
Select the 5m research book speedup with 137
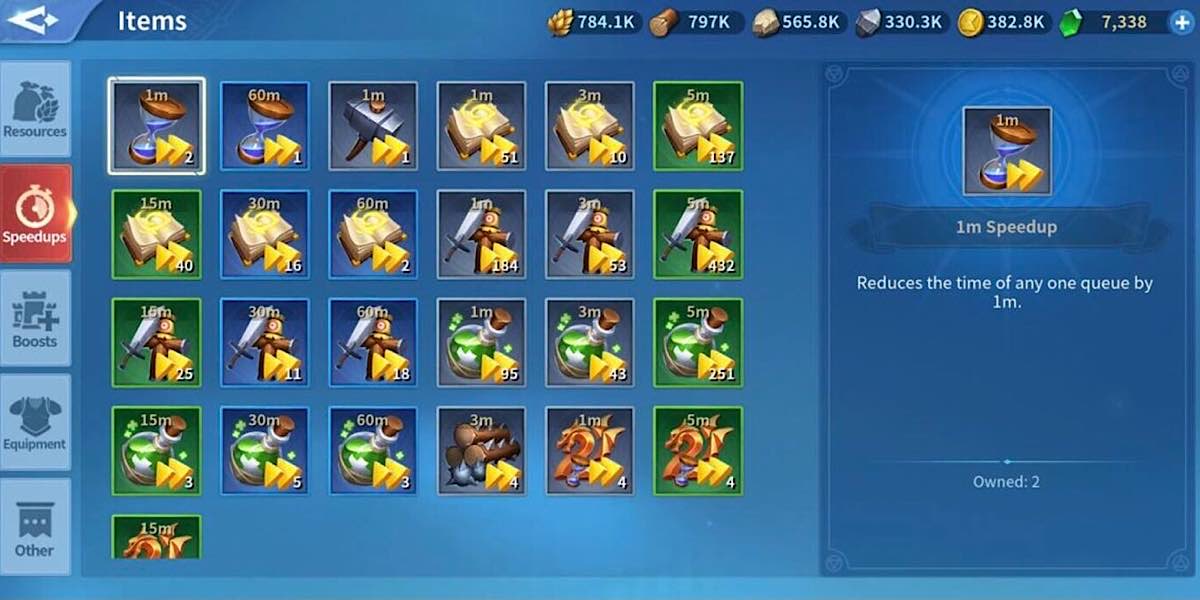(698, 126)
